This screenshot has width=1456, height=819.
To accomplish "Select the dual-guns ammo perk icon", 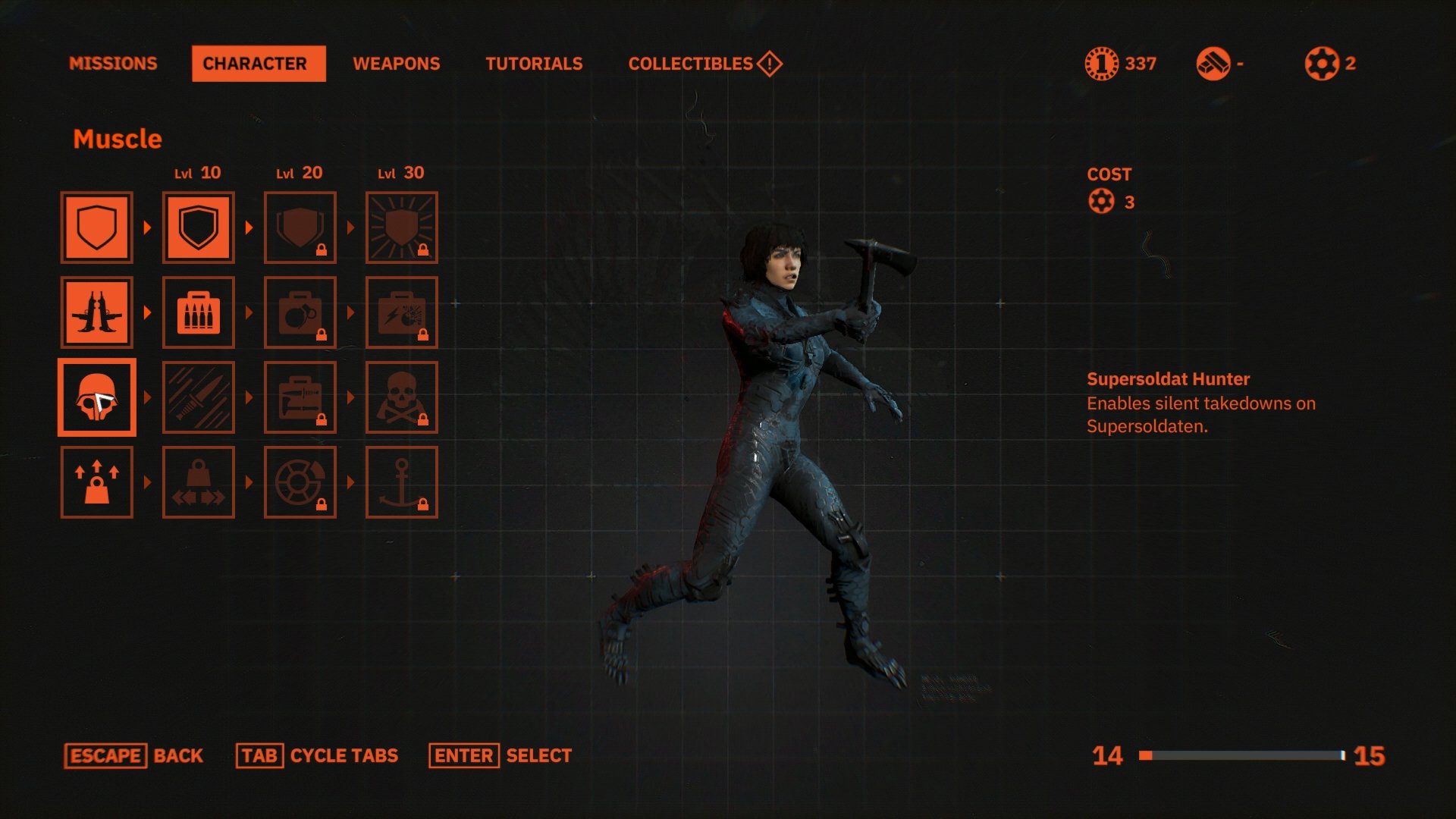I will pyautogui.click(x=97, y=312).
